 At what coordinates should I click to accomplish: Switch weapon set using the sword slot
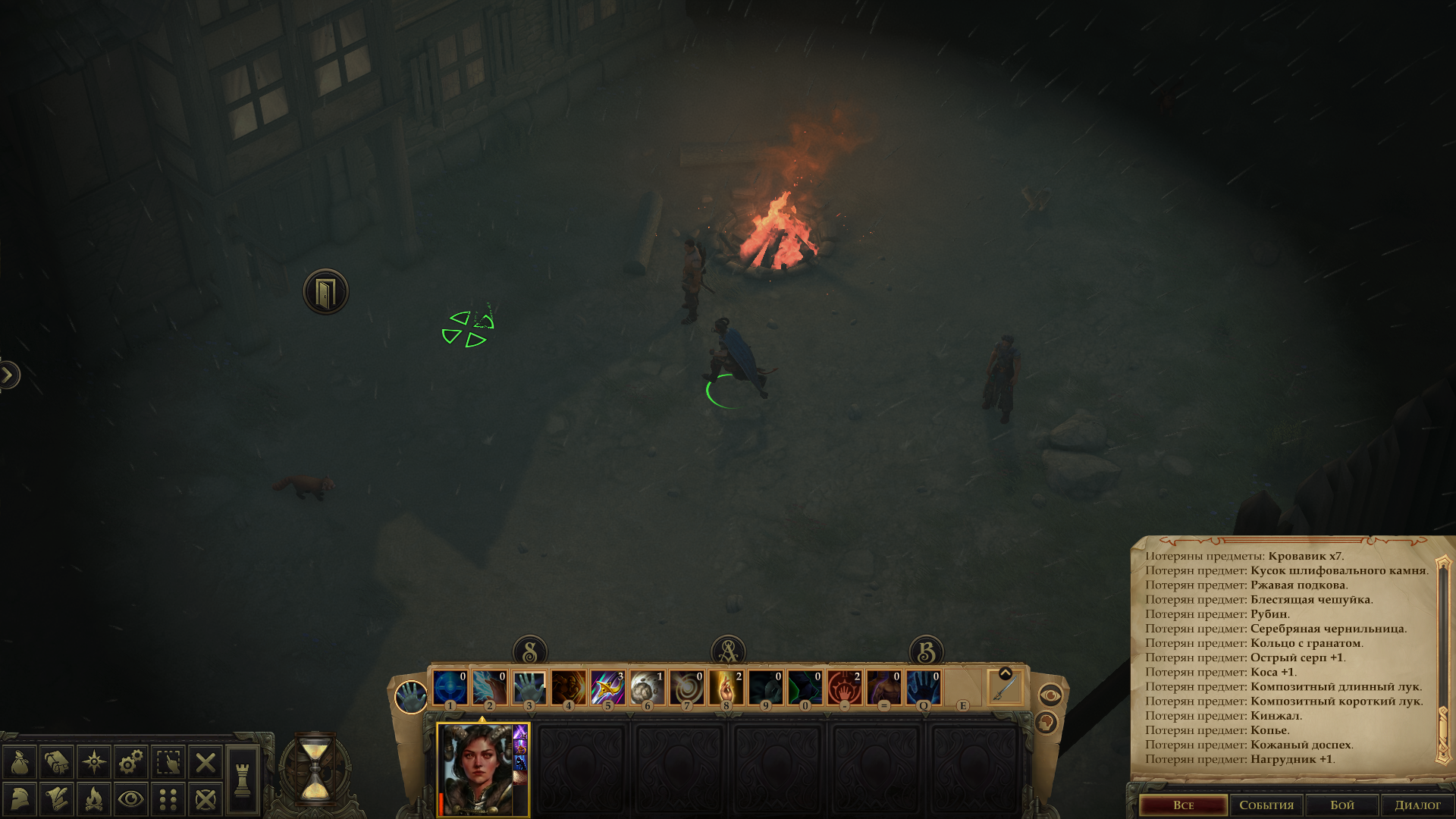1006,689
